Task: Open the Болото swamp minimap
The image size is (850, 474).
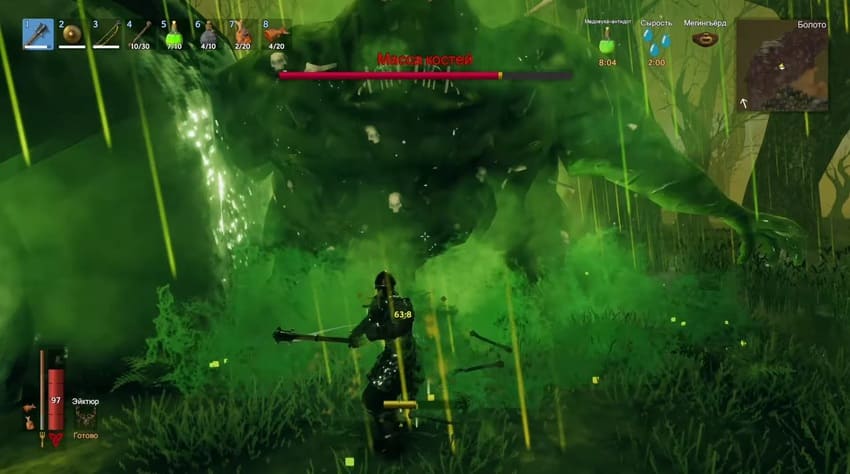Action: coord(782,65)
